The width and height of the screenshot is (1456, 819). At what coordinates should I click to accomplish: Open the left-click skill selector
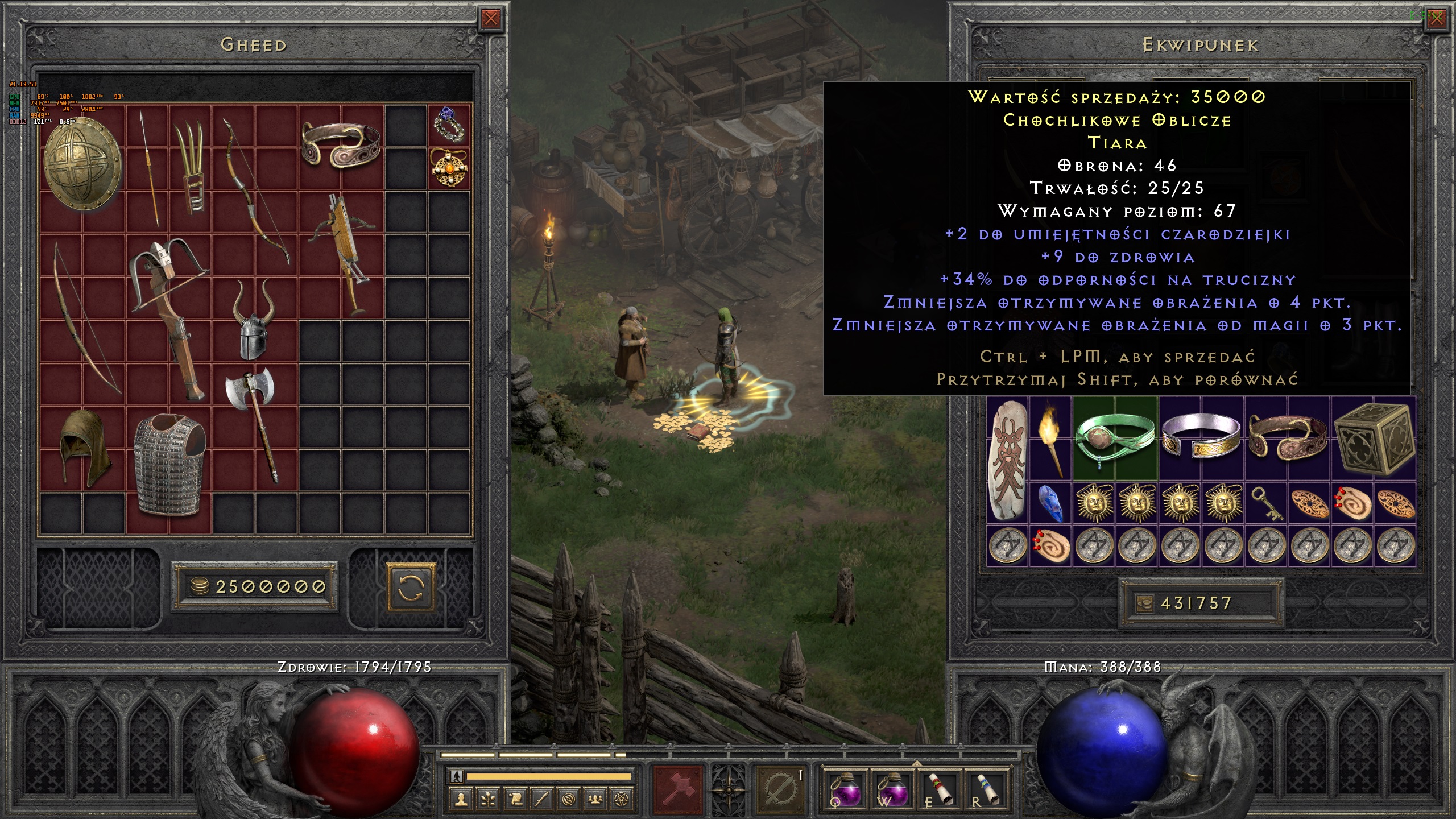(679, 789)
